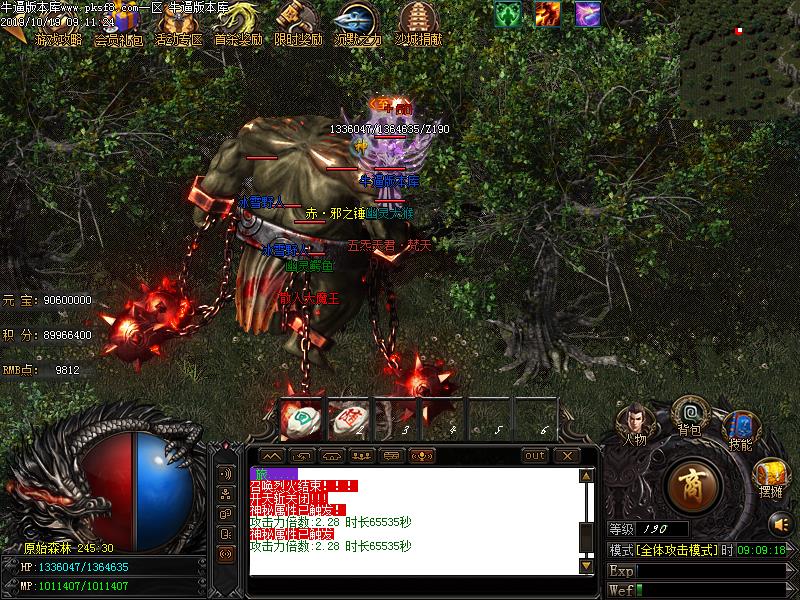Open the 技能 skills book
The height and width of the screenshot is (600, 800).
(741, 430)
